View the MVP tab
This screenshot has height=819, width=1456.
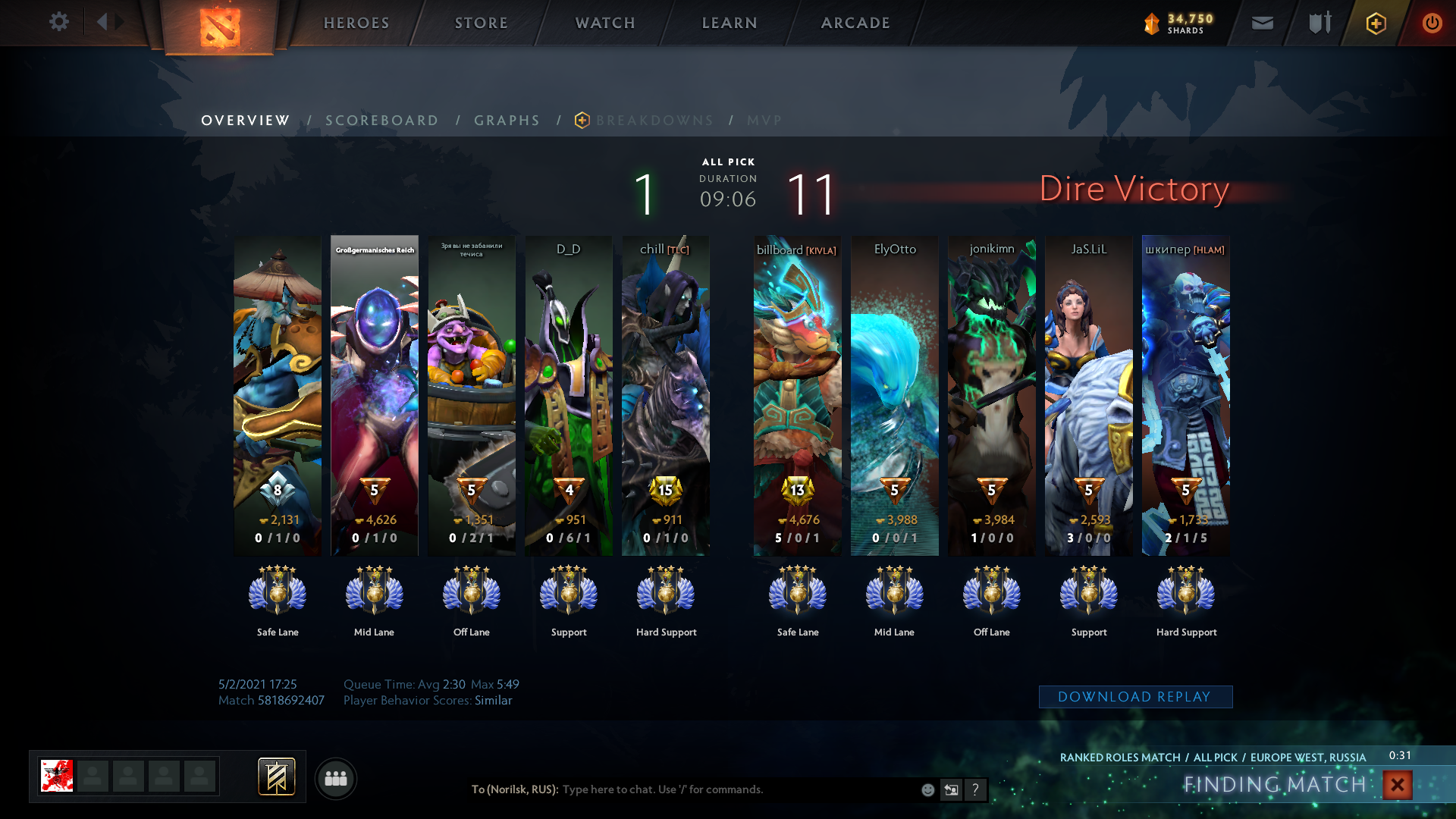point(764,121)
